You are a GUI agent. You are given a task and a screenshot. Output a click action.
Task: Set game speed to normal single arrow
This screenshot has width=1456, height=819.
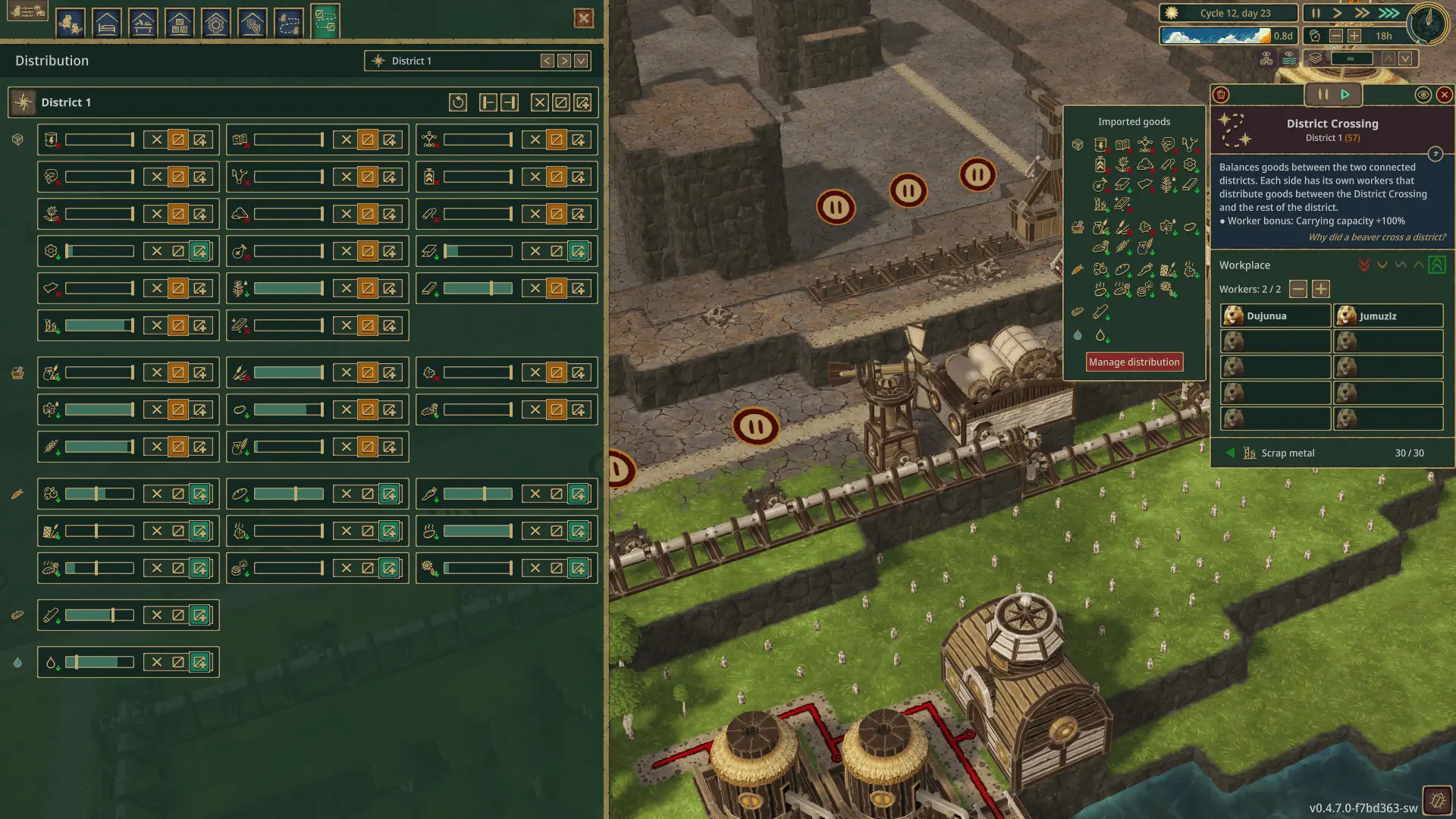click(x=1338, y=13)
